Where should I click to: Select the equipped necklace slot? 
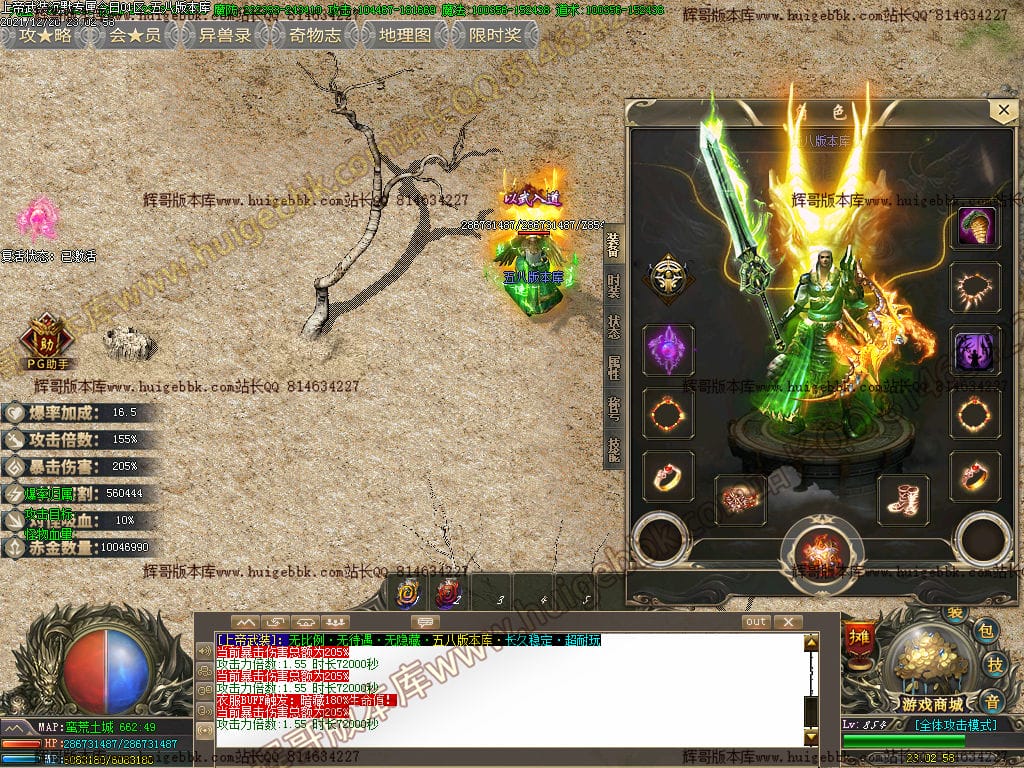tap(974, 290)
